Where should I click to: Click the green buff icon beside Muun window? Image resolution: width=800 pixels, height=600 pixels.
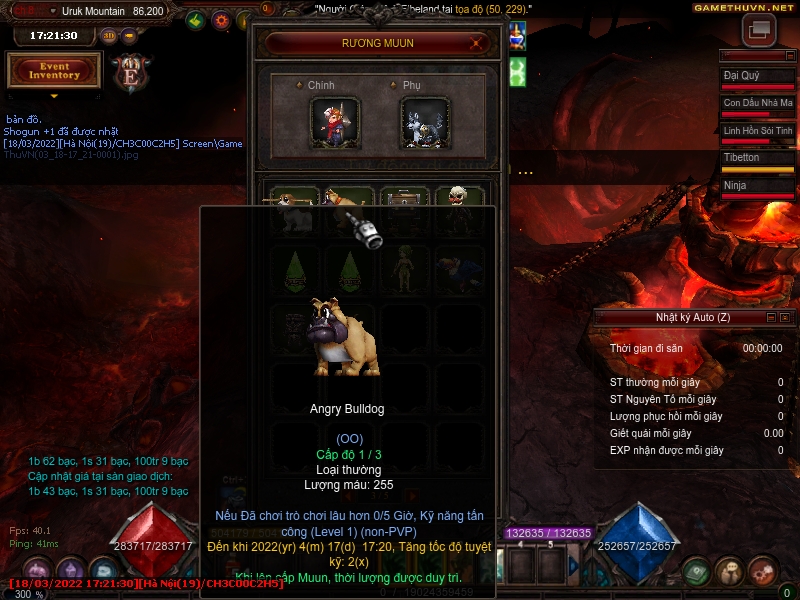[517, 71]
